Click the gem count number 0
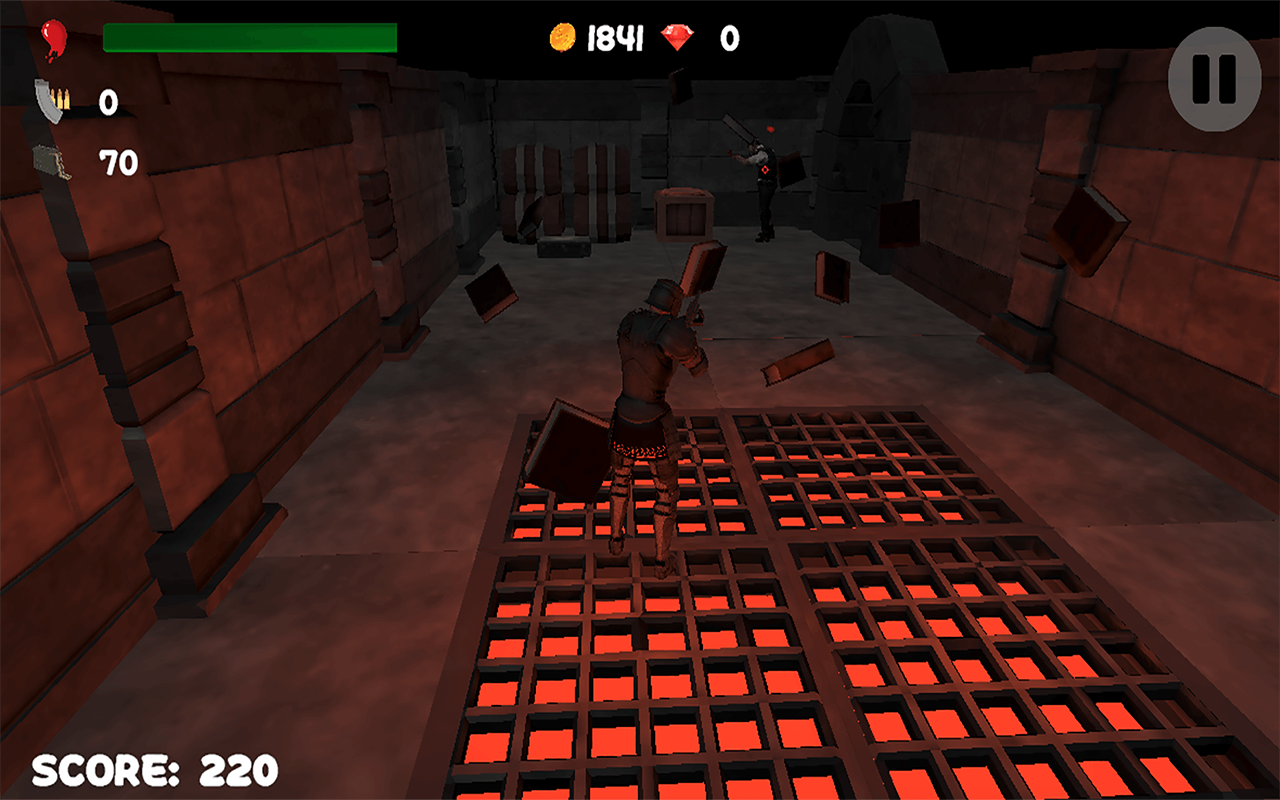The width and height of the screenshot is (1280, 800). click(729, 38)
